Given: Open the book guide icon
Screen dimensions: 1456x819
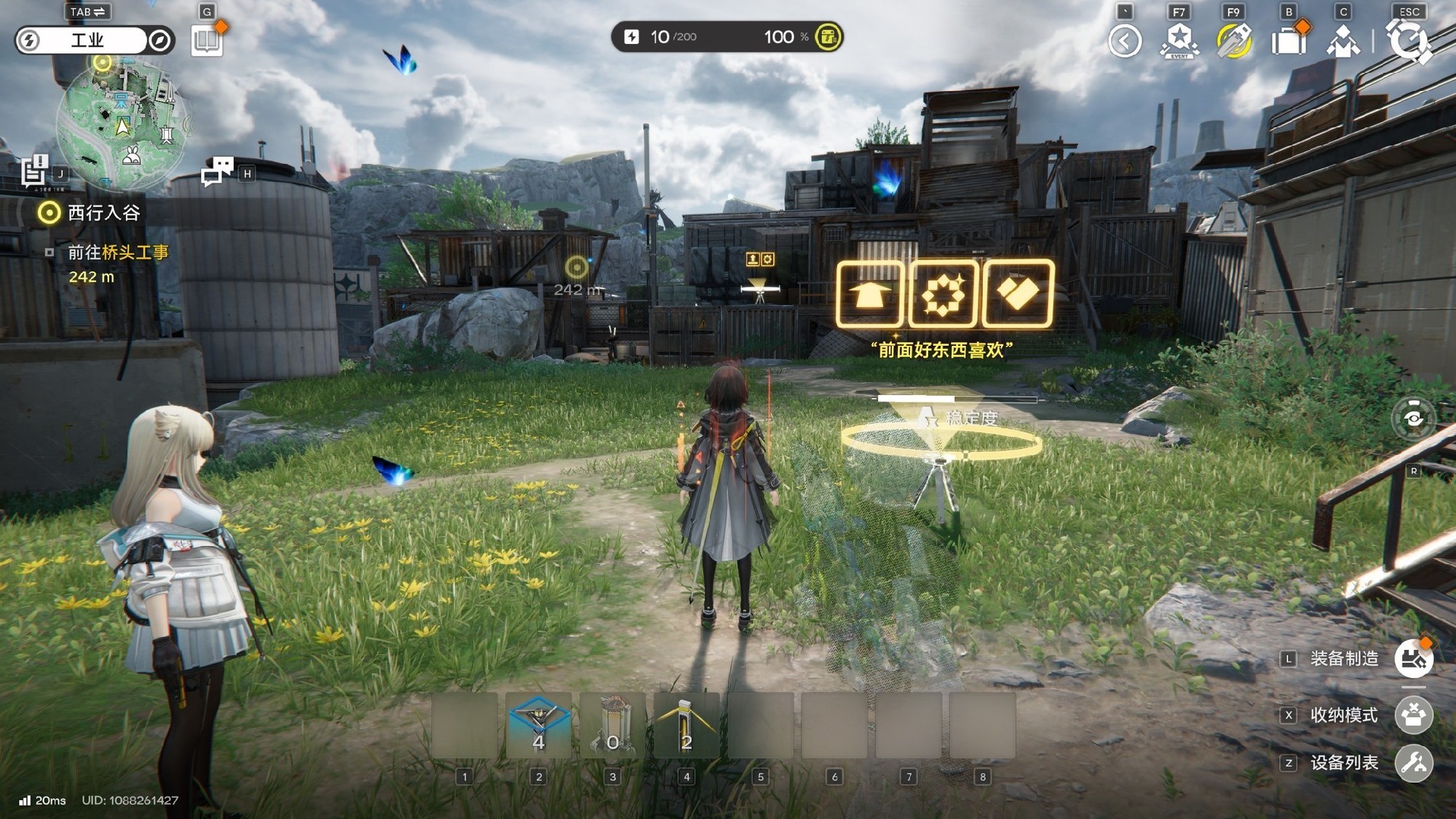Looking at the screenshot, I should [206, 41].
